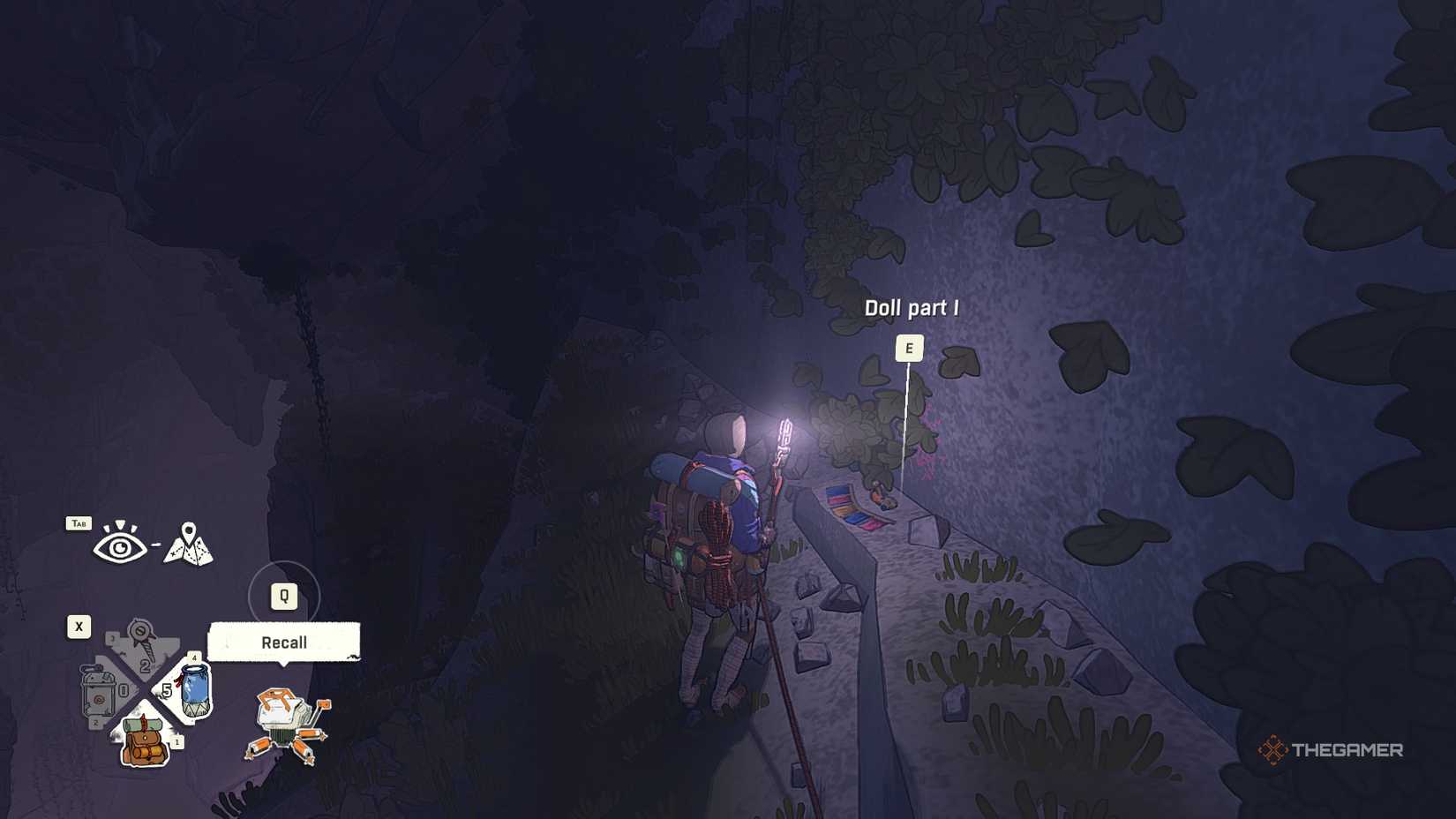This screenshot has height=819, width=1456.
Task: Toggle the X item wheel display
Action: pyautogui.click(x=79, y=626)
